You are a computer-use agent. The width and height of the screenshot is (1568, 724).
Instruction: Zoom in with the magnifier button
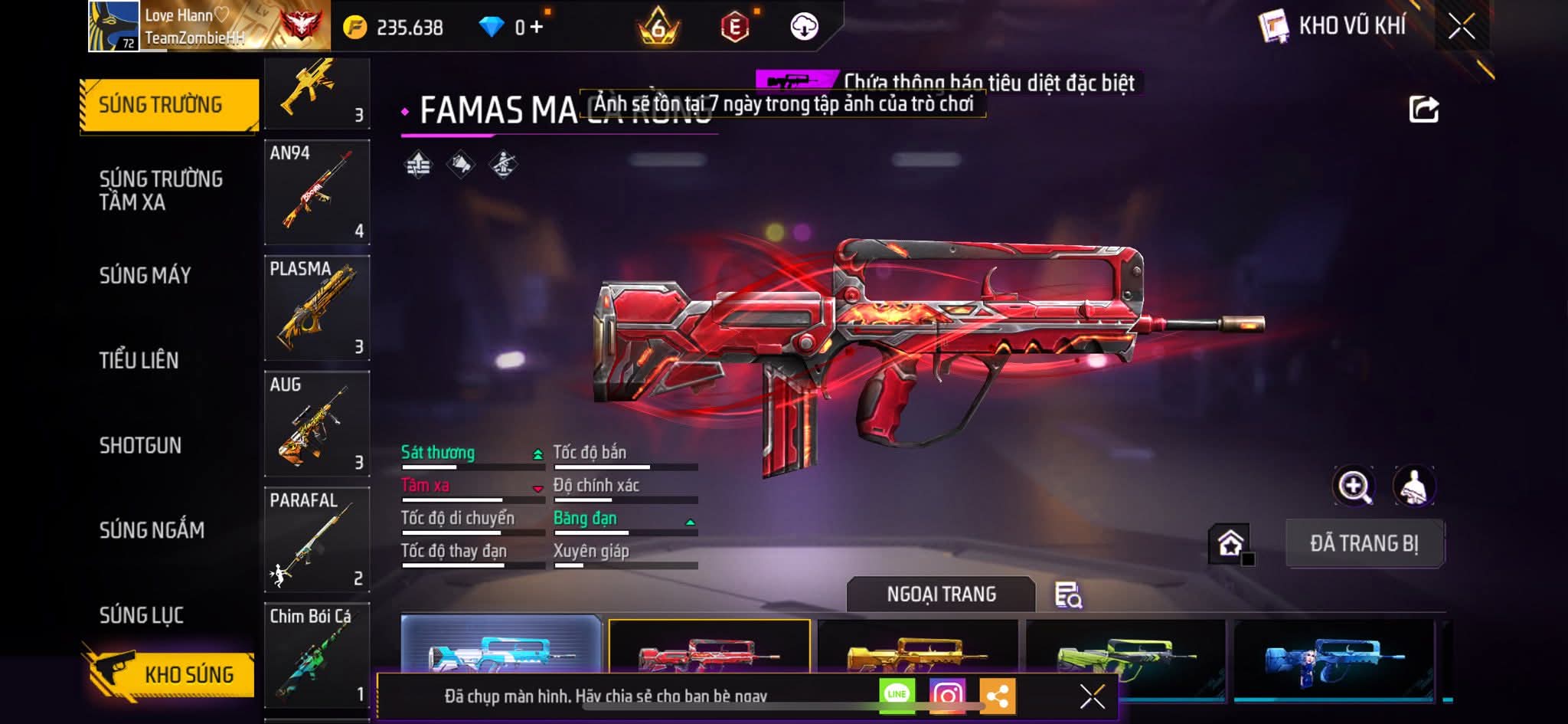click(x=1354, y=486)
